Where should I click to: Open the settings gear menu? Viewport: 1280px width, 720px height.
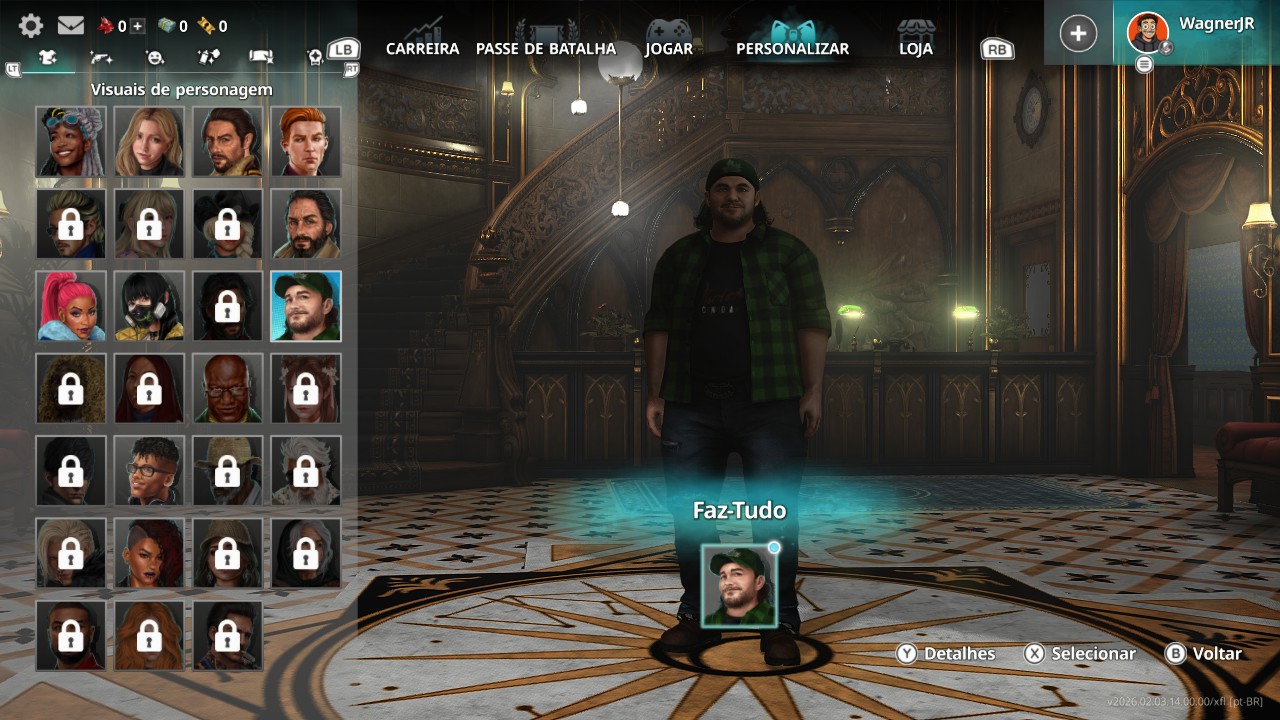point(31,26)
